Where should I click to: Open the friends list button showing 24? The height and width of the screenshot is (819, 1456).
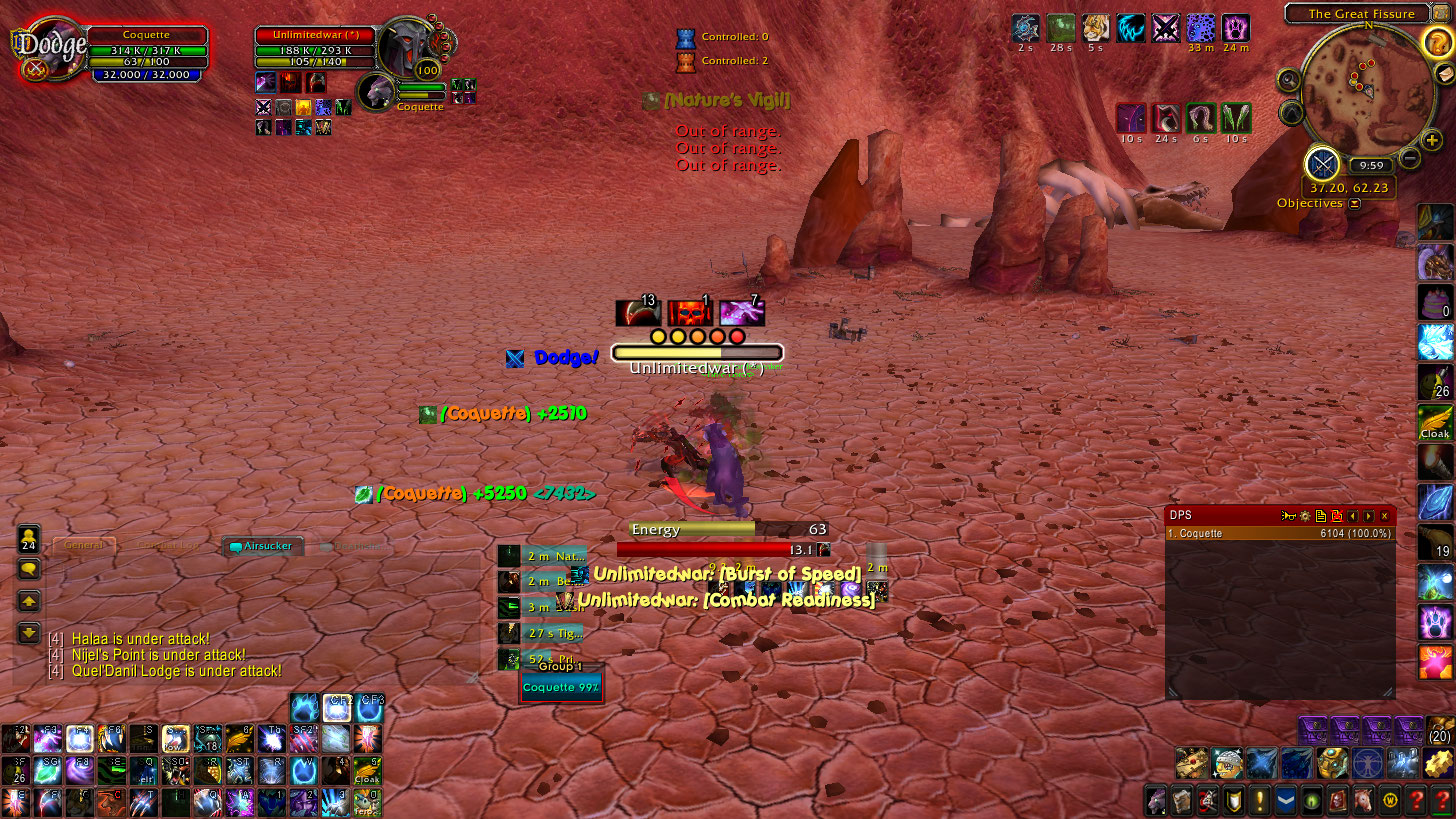[x=29, y=538]
